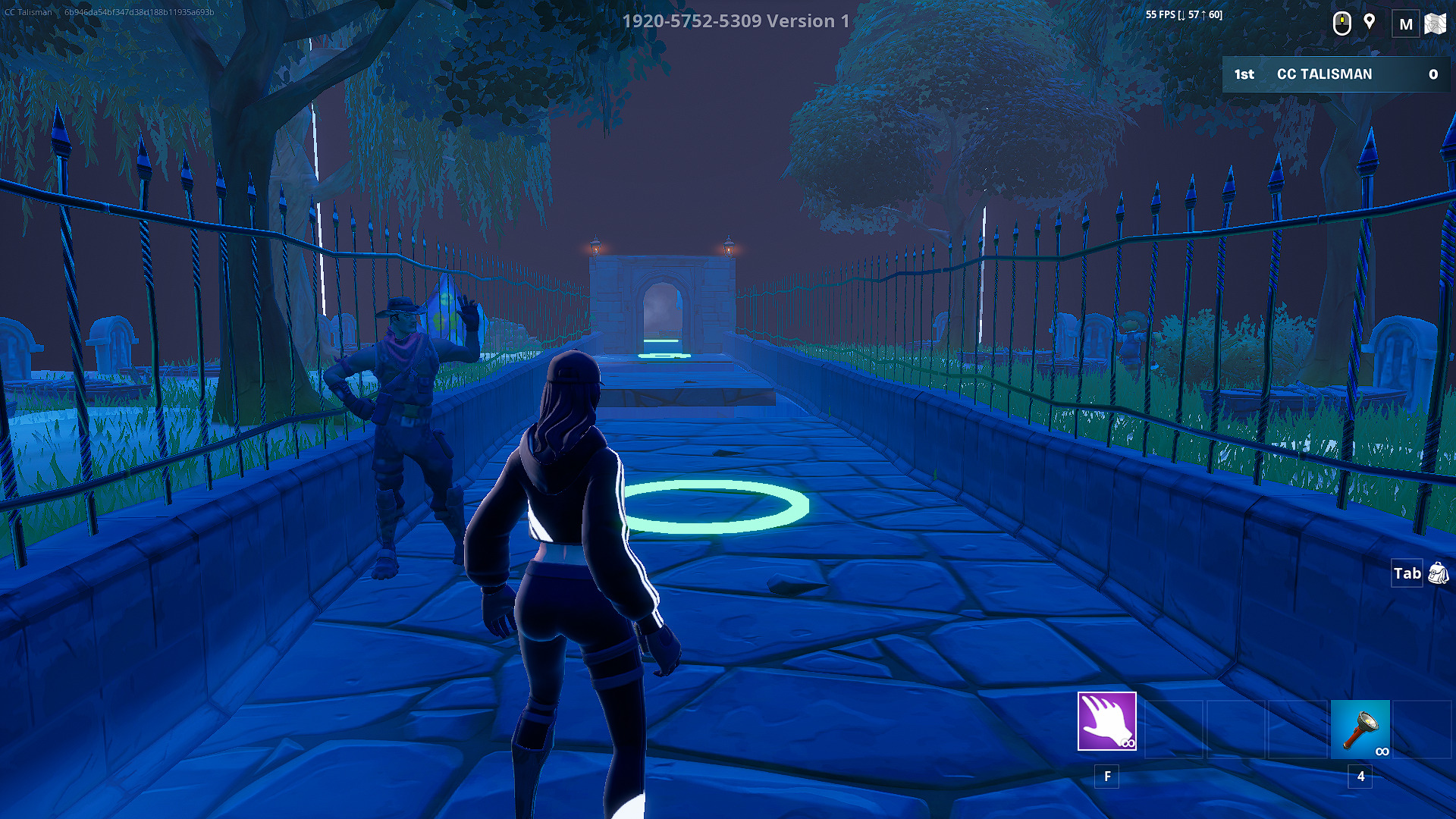Image resolution: width=1456 pixels, height=819 pixels.
Task: Click the 1st place rank label
Action: (1244, 74)
